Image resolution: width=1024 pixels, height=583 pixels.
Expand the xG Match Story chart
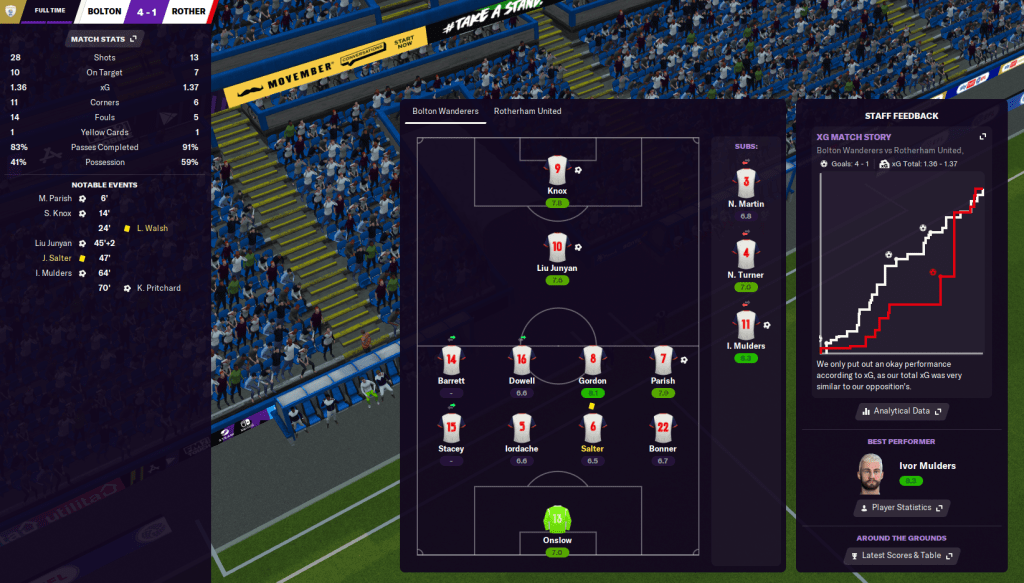(x=982, y=137)
